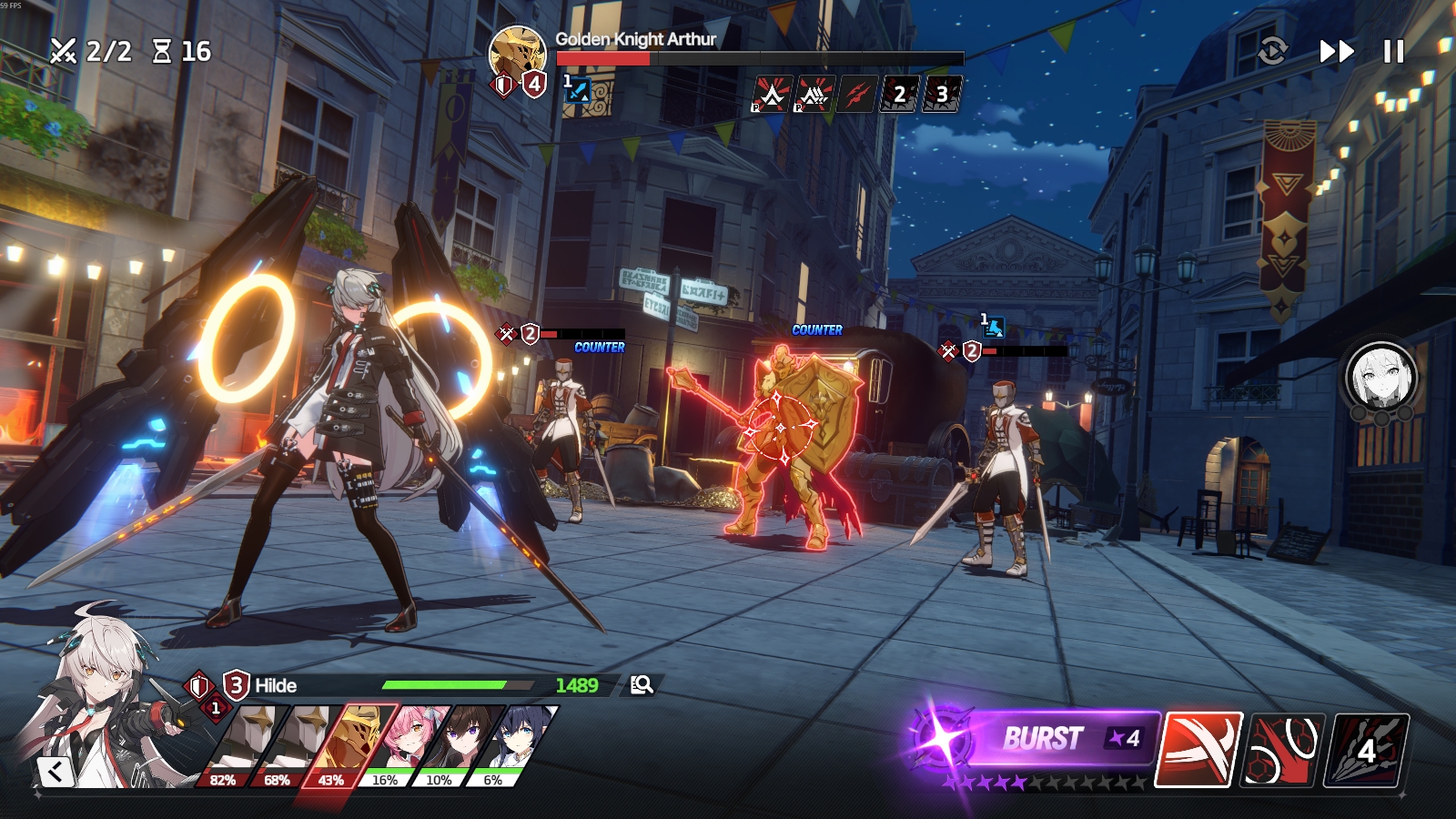Viewport: 1456px width, 819px height.
Task: Target the Golden Knight with the red reticle
Action: pyautogui.click(x=781, y=428)
